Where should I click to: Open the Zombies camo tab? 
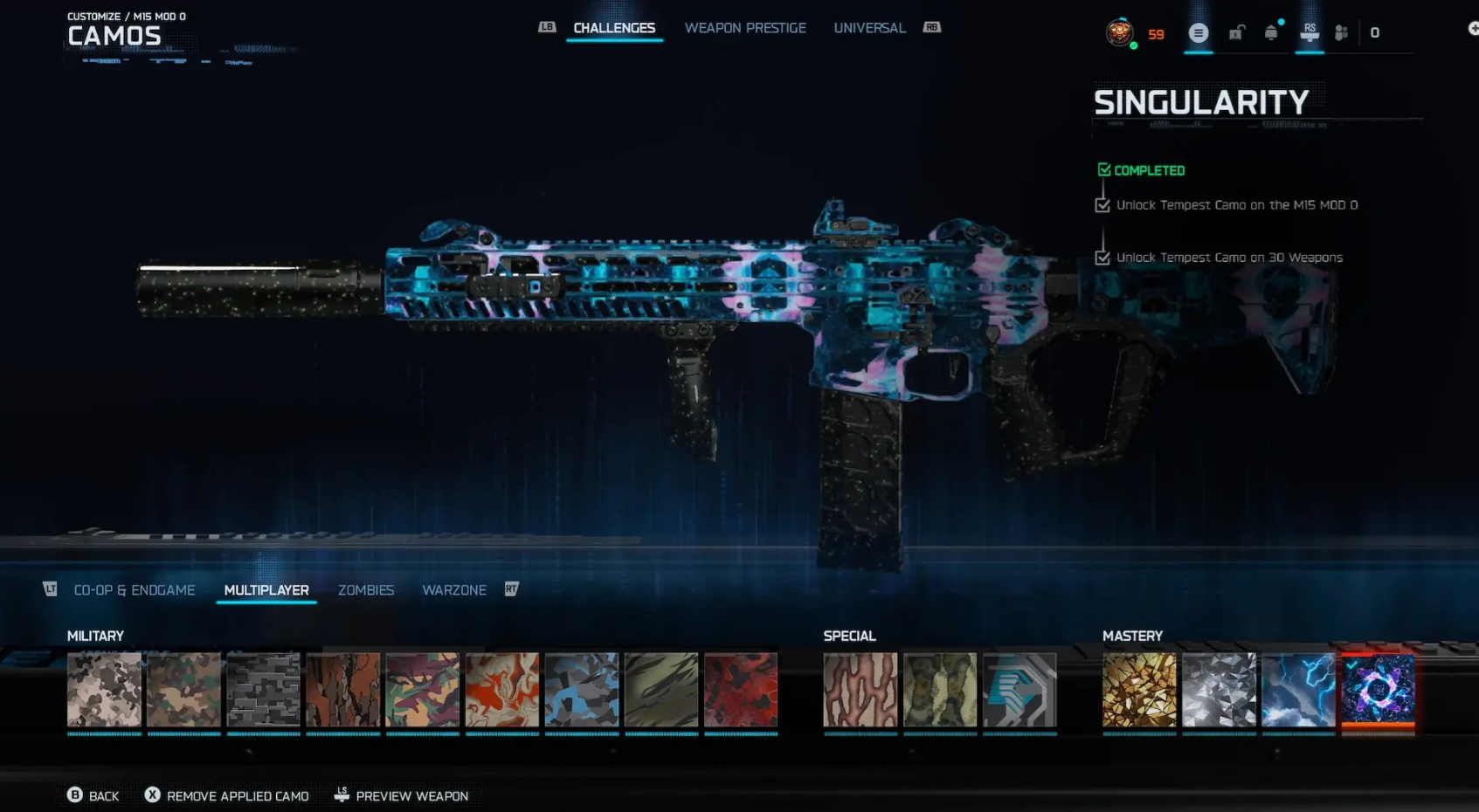366,590
